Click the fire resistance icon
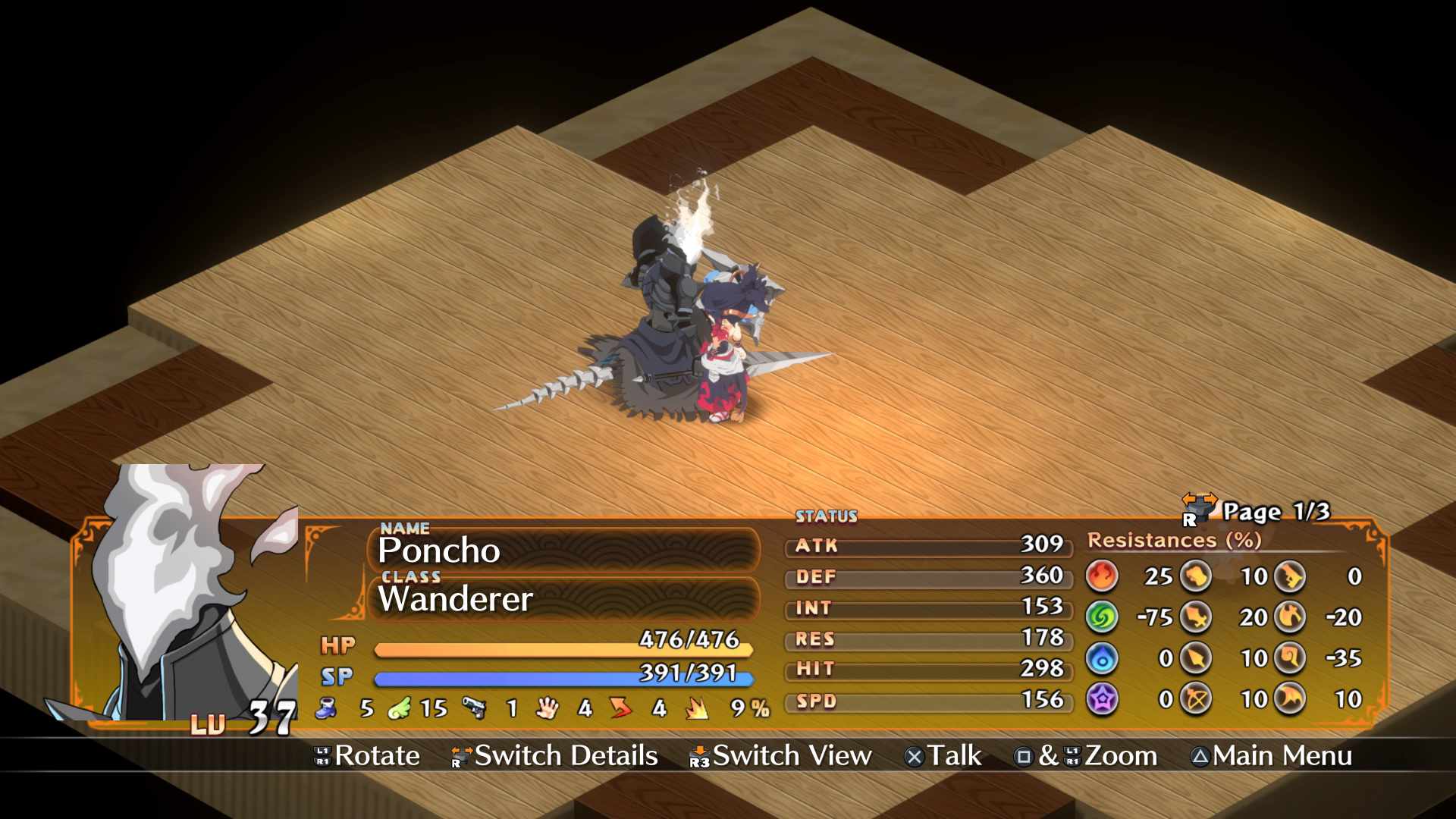This screenshot has width=1456, height=819. click(1102, 576)
